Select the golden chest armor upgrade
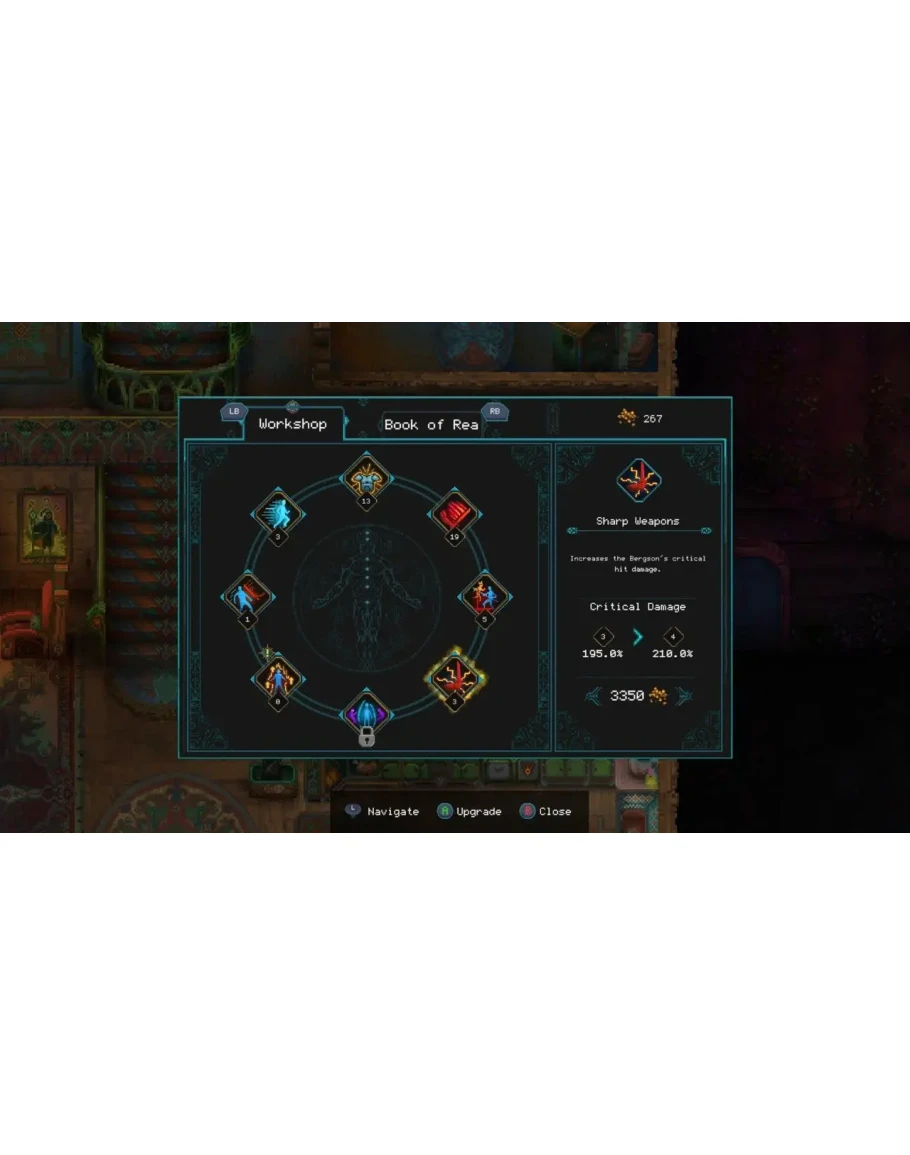Screen dimensions: 910x1155 pyautogui.click(x=366, y=476)
